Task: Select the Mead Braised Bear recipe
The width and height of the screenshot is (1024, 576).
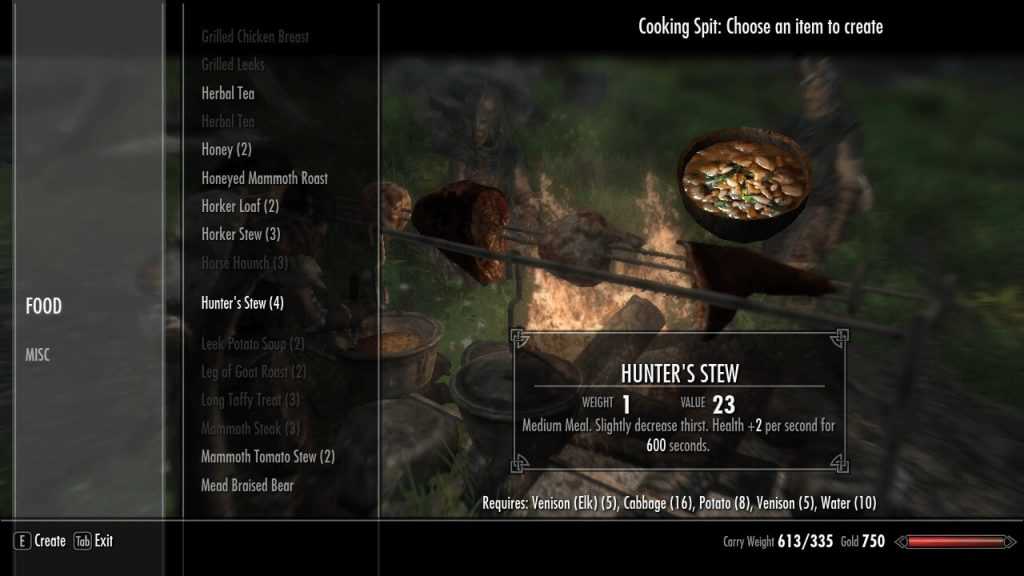Action: (x=247, y=485)
